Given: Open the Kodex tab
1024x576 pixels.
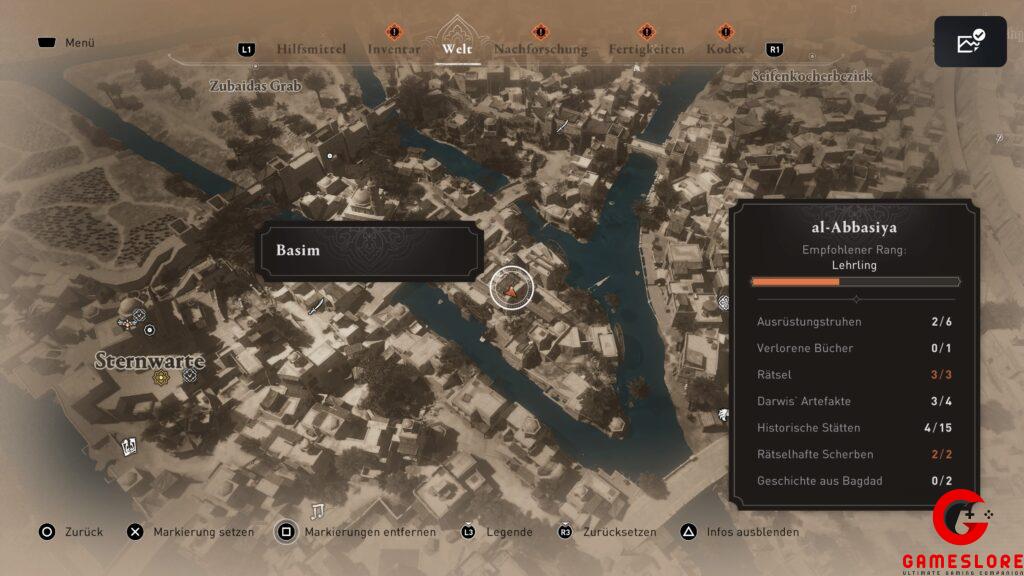Looking at the screenshot, I should click(725, 49).
